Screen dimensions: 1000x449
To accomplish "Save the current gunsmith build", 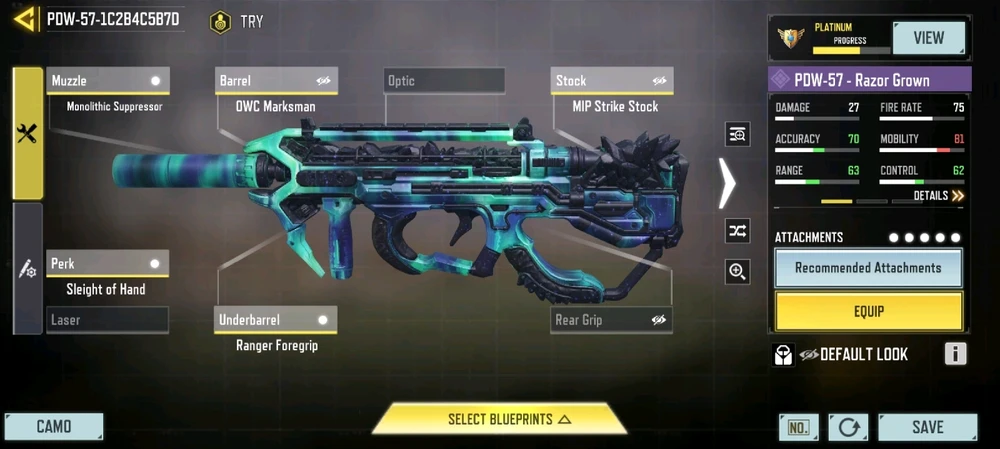I will pyautogui.click(x=927, y=427).
